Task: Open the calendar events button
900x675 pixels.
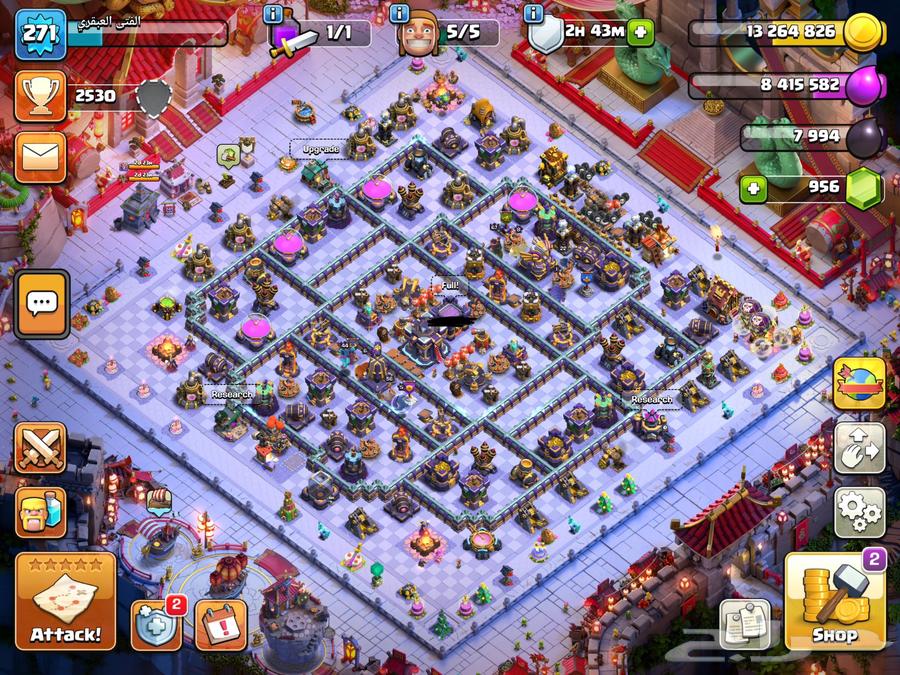Action: (x=221, y=625)
